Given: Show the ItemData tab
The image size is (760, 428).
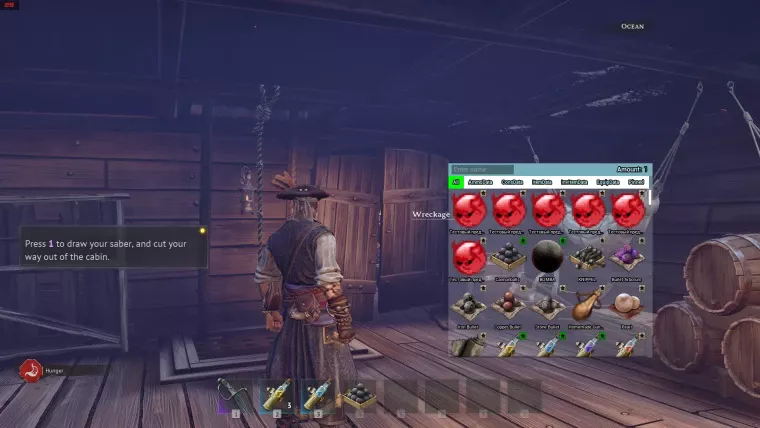Looking at the screenshot, I should [x=542, y=182].
